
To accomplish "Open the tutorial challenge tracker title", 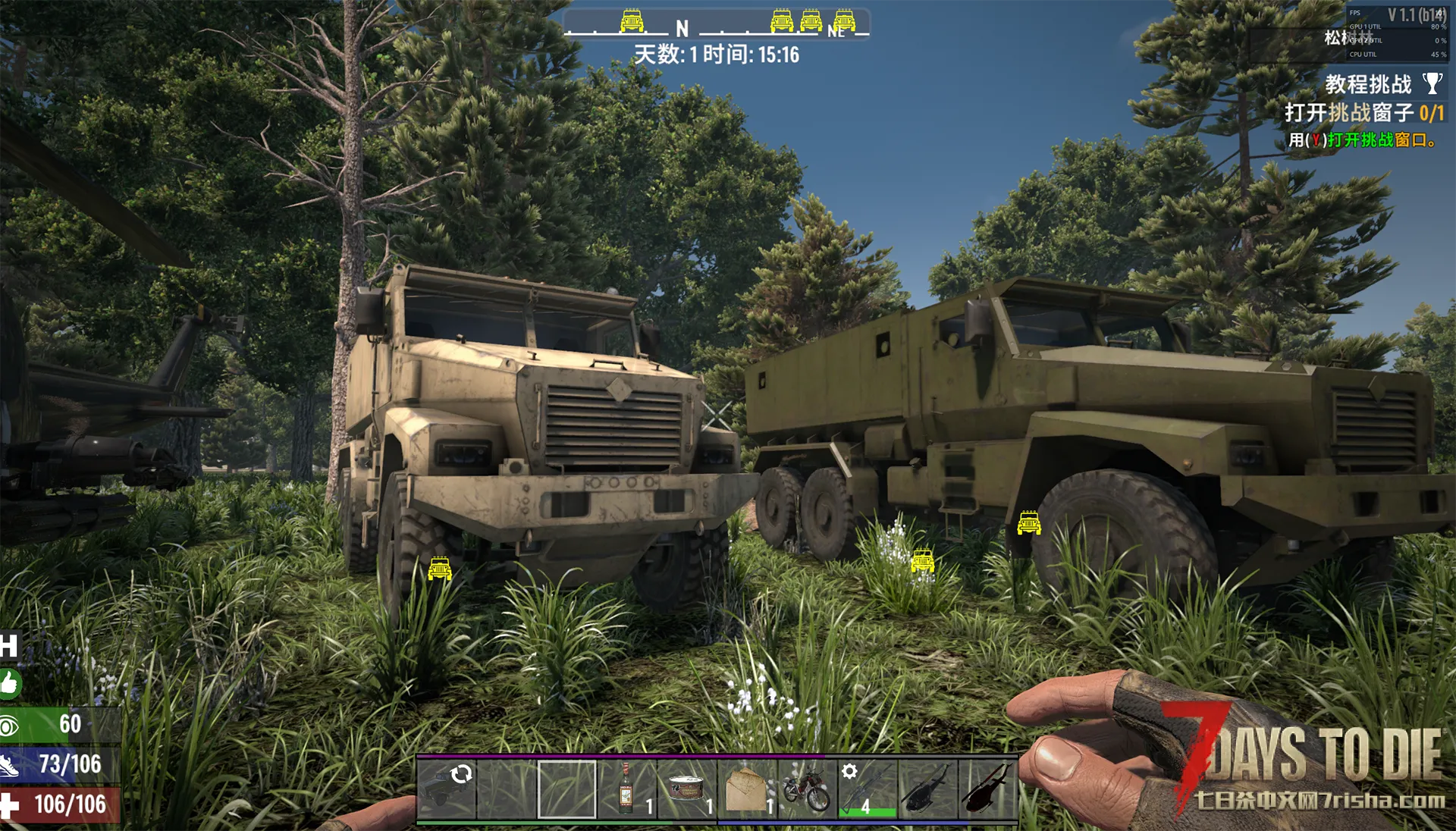I will pyautogui.click(x=1367, y=84).
